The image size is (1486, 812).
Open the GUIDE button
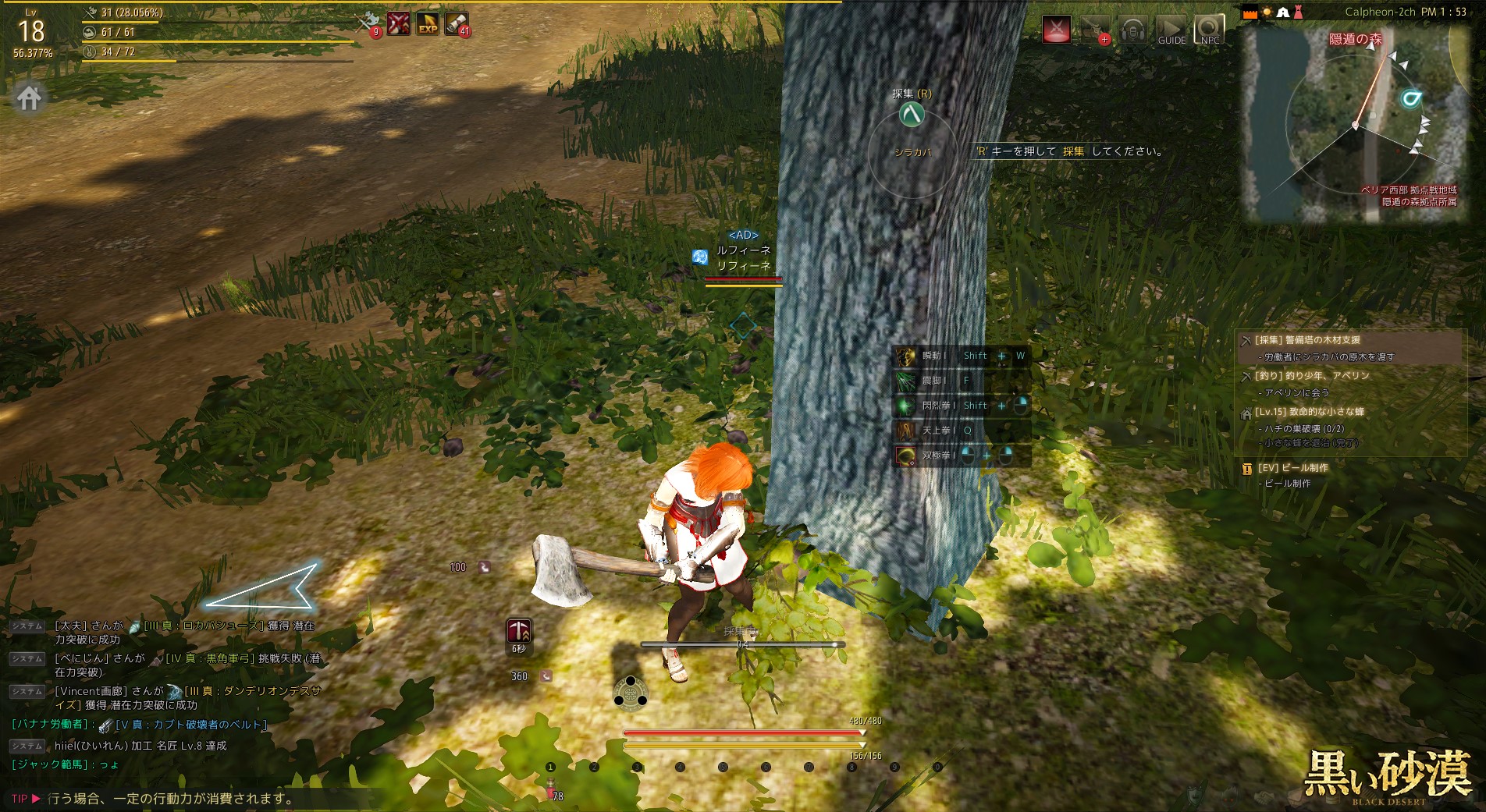click(x=1171, y=30)
